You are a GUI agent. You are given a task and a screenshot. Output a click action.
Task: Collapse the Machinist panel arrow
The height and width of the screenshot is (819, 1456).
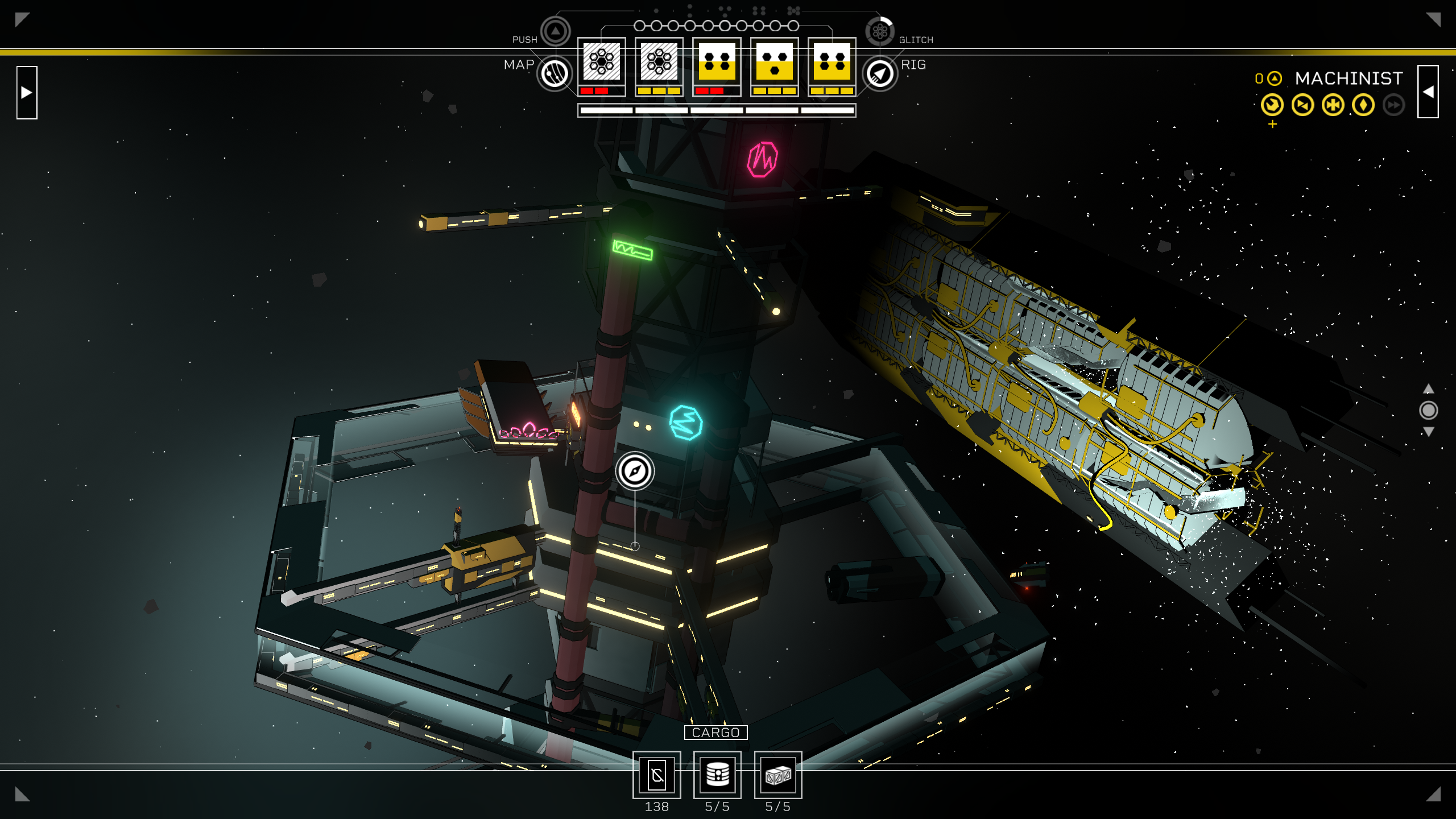tap(1428, 92)
